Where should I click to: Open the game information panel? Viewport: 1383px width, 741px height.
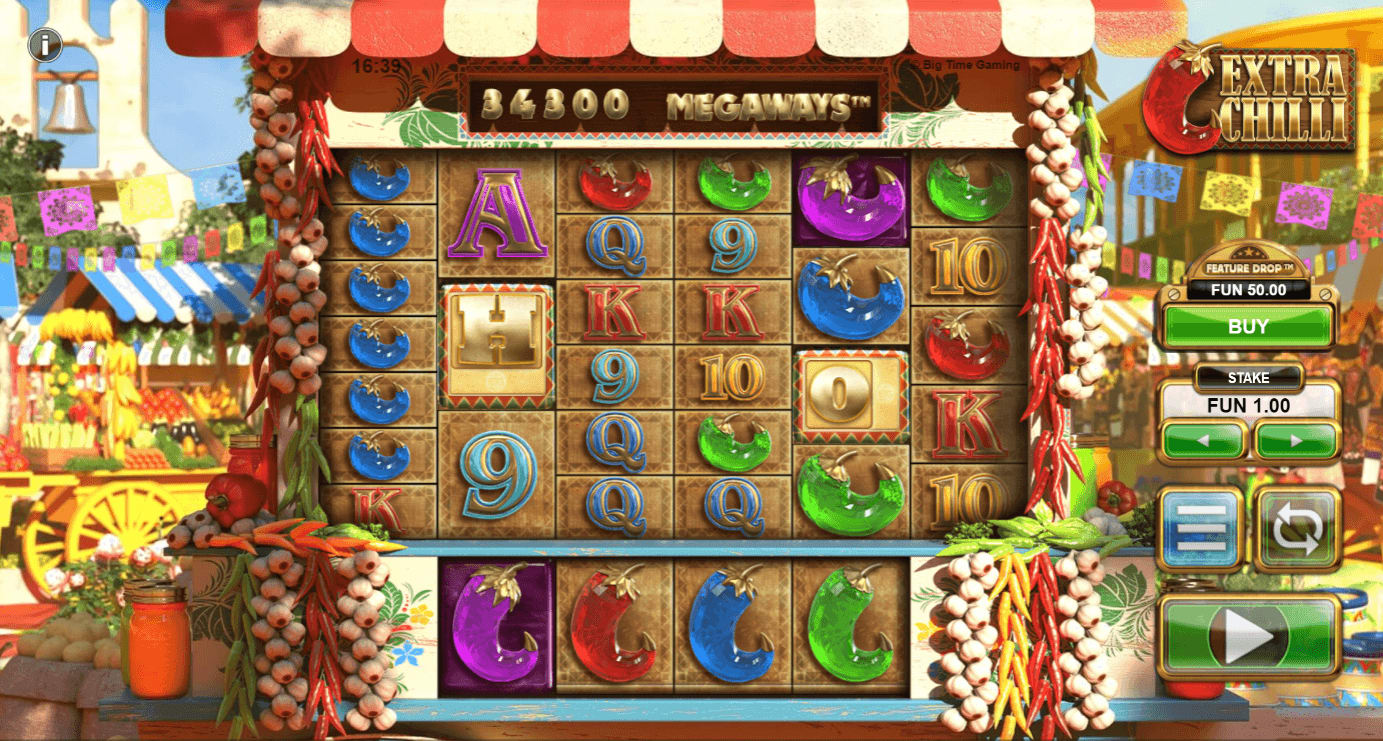[44, 44]
